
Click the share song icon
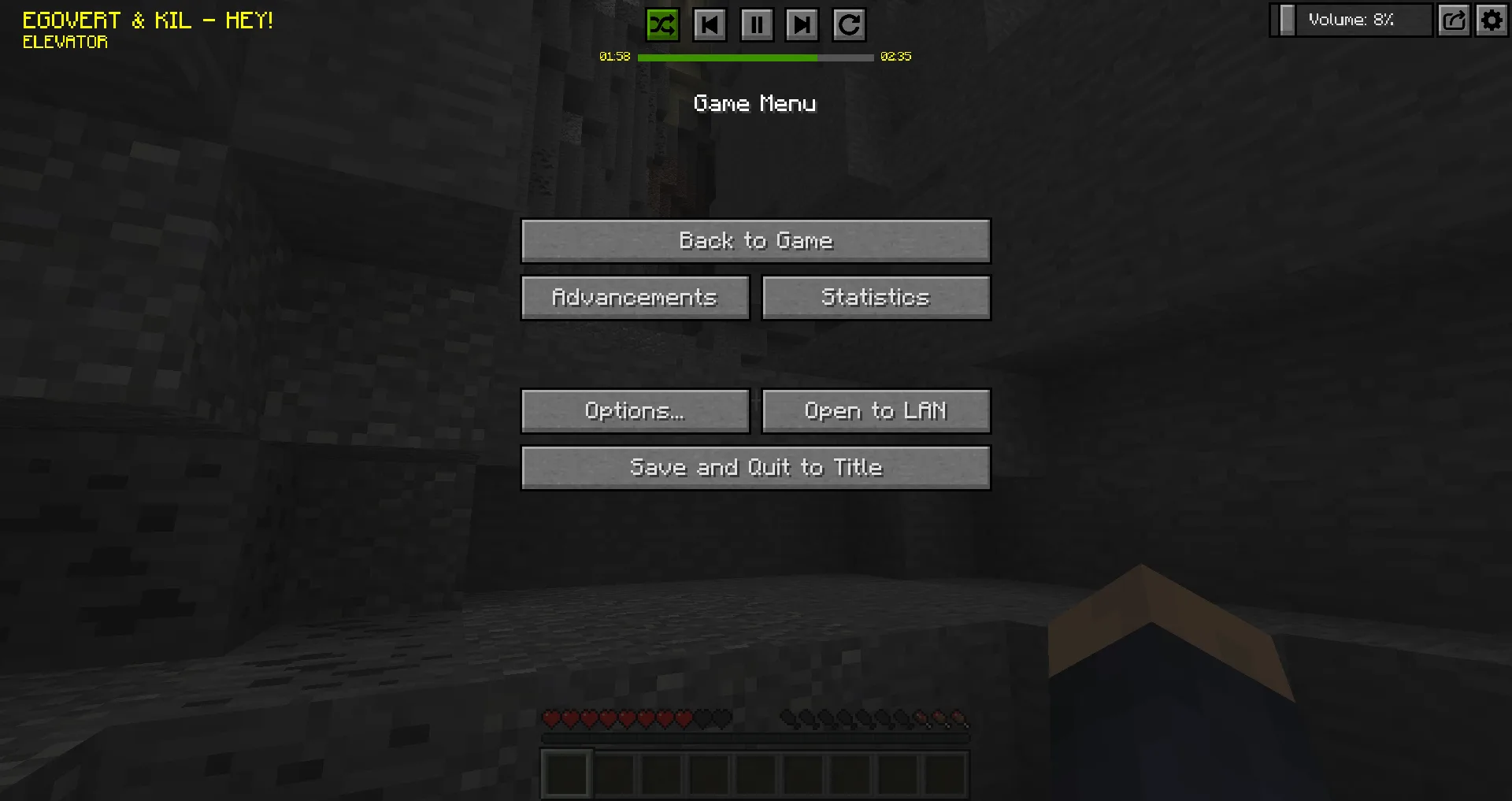pos(1454,20)
